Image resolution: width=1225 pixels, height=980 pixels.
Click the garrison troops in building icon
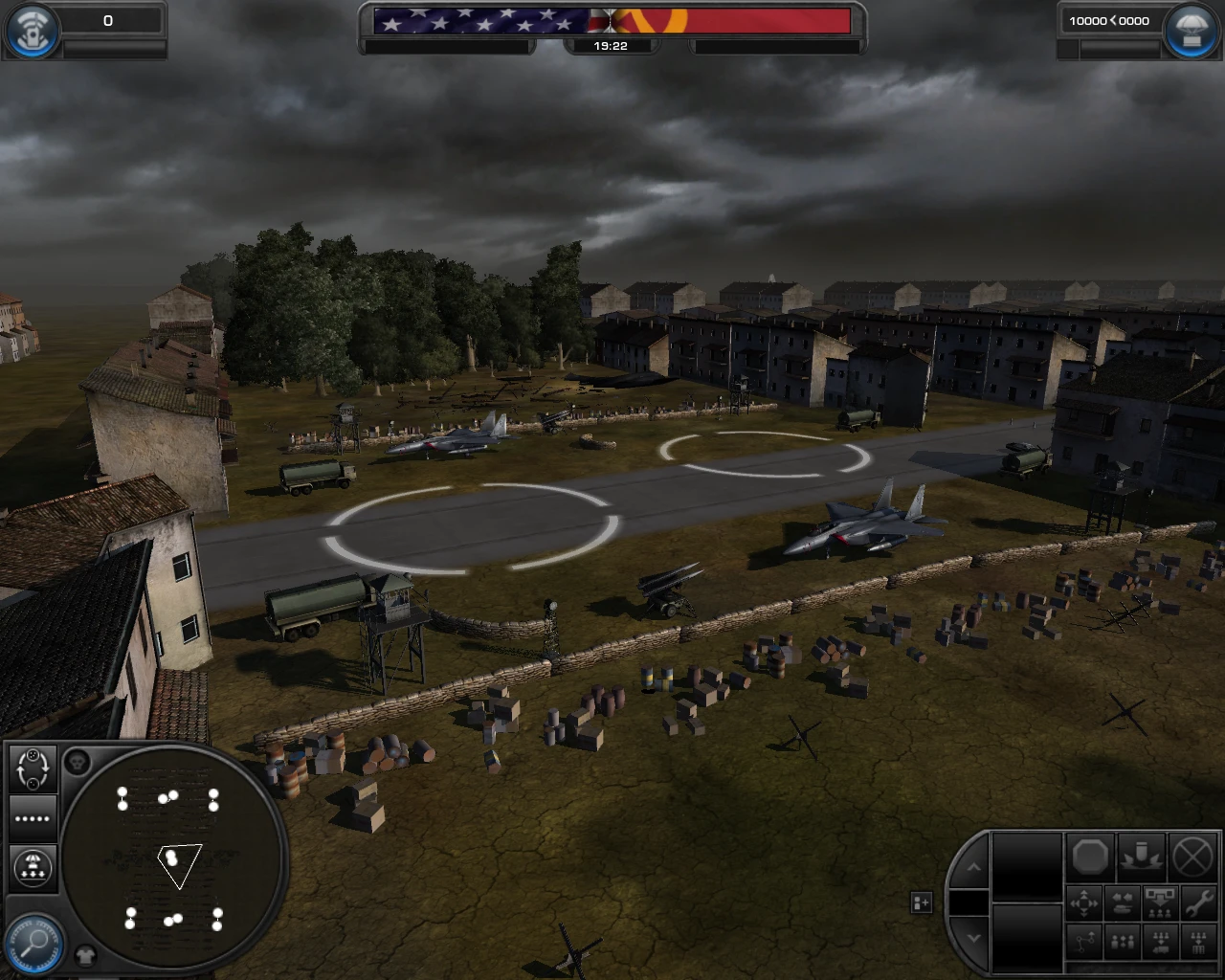pyautogui.click(x=1198, y=942)
